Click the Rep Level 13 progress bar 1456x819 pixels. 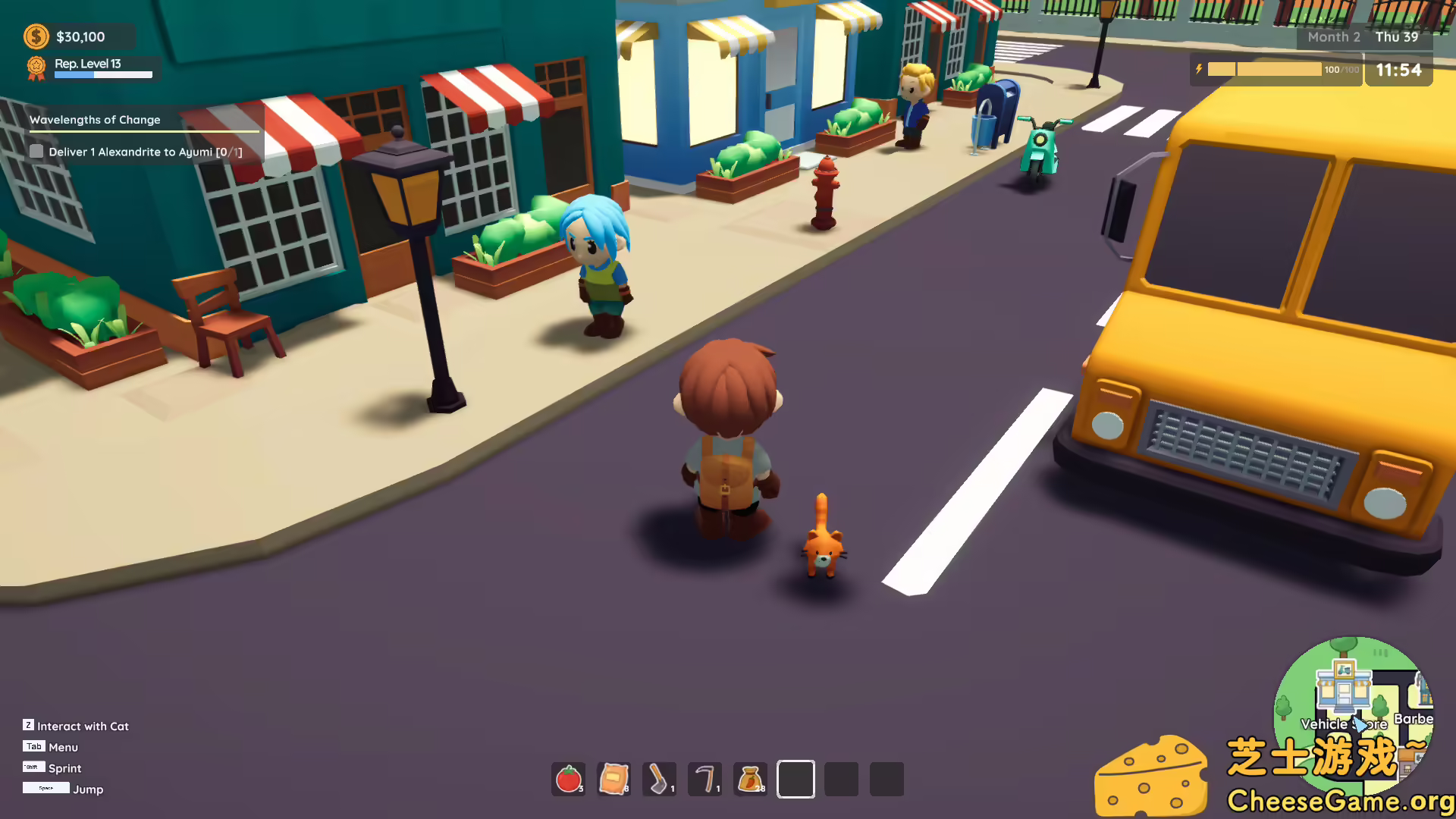point(104,76)
